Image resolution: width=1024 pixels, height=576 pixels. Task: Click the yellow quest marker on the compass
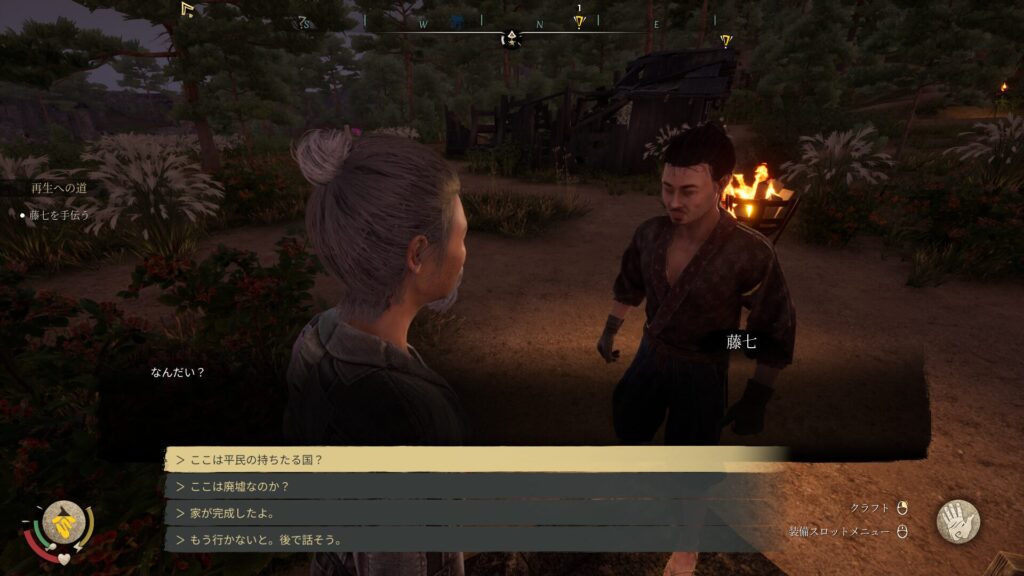click(579, 22)
